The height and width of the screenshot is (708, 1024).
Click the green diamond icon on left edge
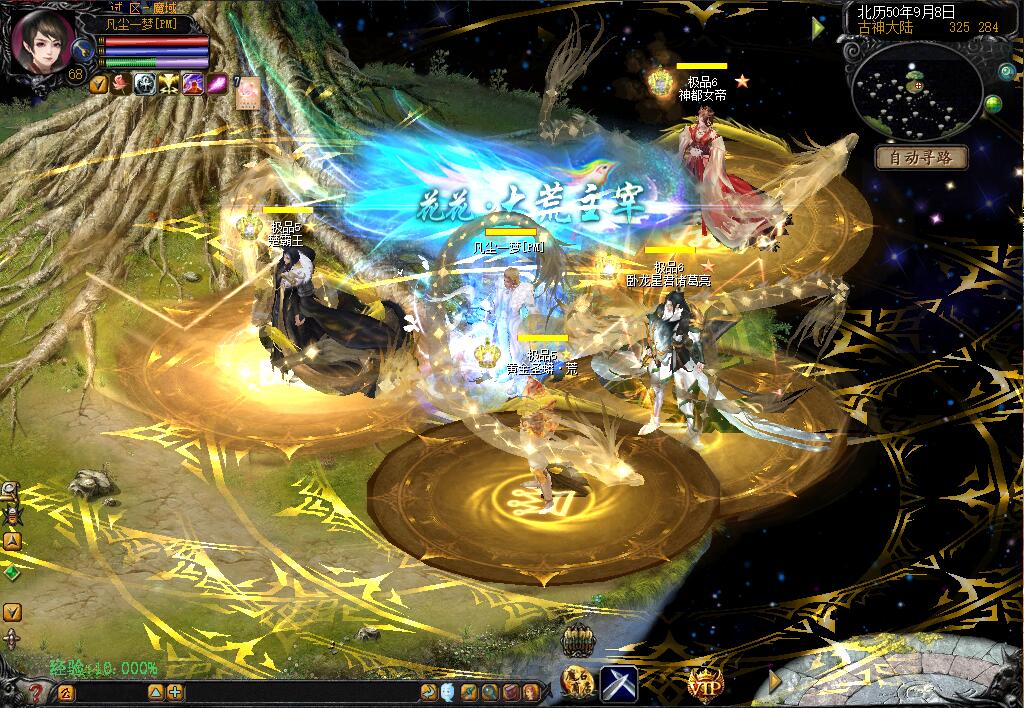(x=11, y=573)
